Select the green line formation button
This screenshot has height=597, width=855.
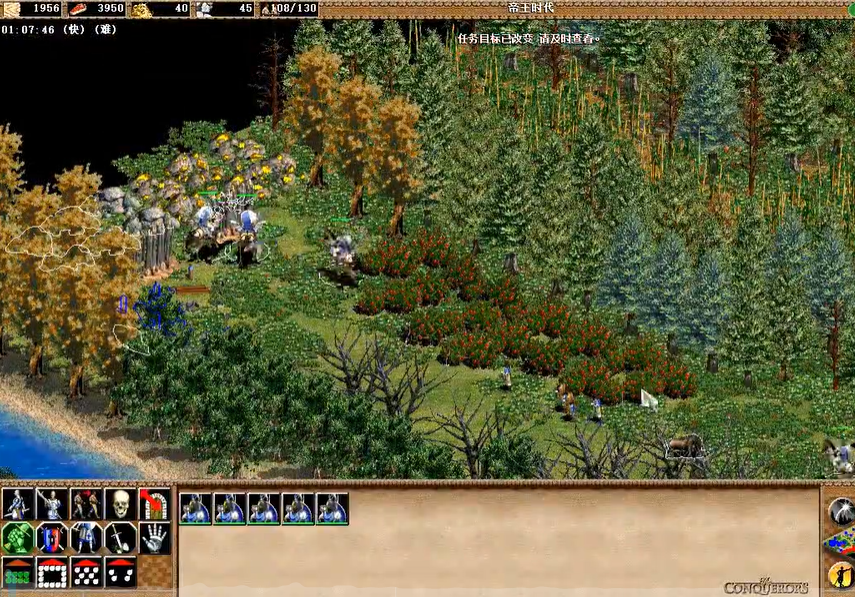[x=17, y=572]
